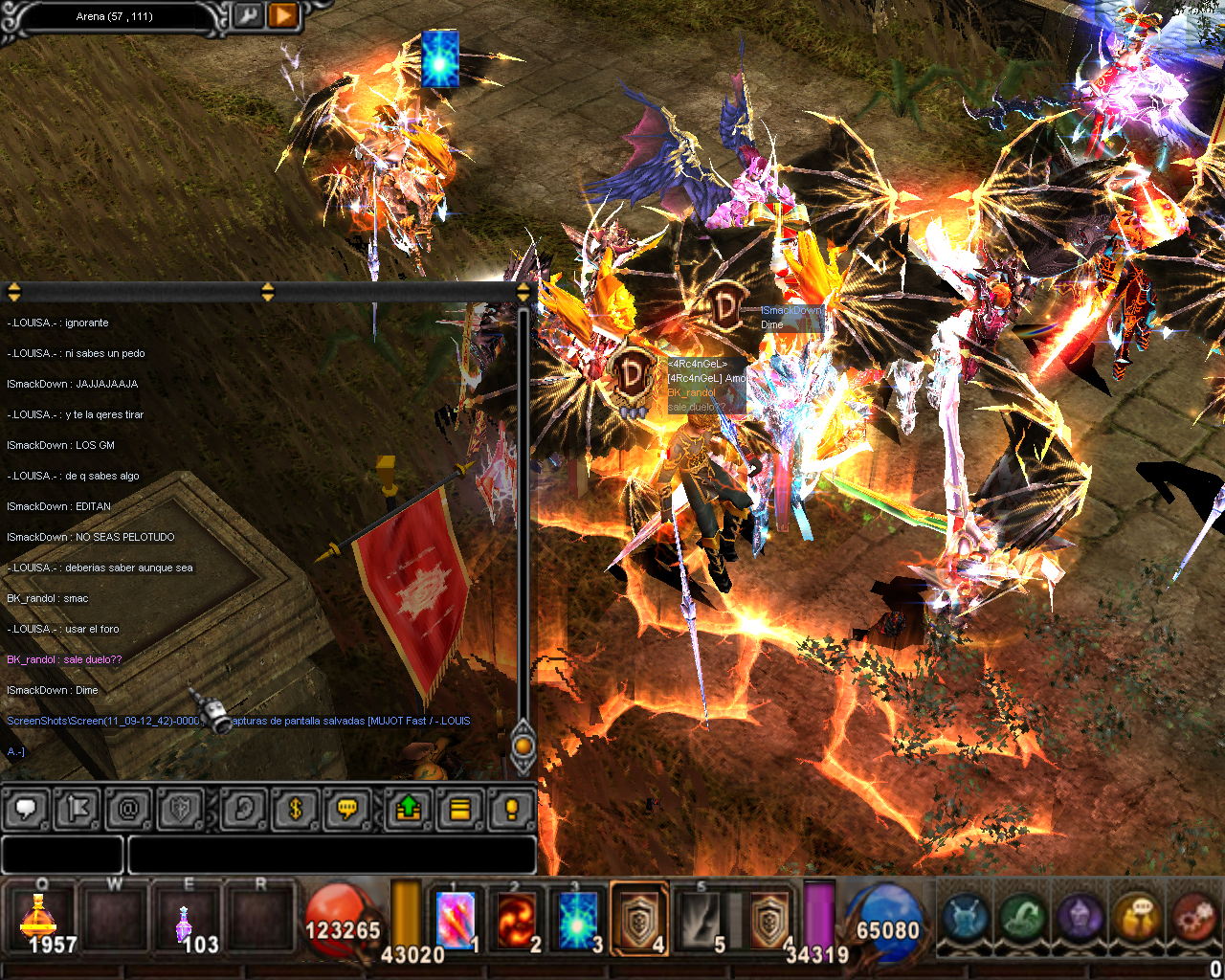This screenshot has width=1225, height=980.
Task: Focus the wide chat message input box
Action: pyautogui.click(x=331, y=855)
